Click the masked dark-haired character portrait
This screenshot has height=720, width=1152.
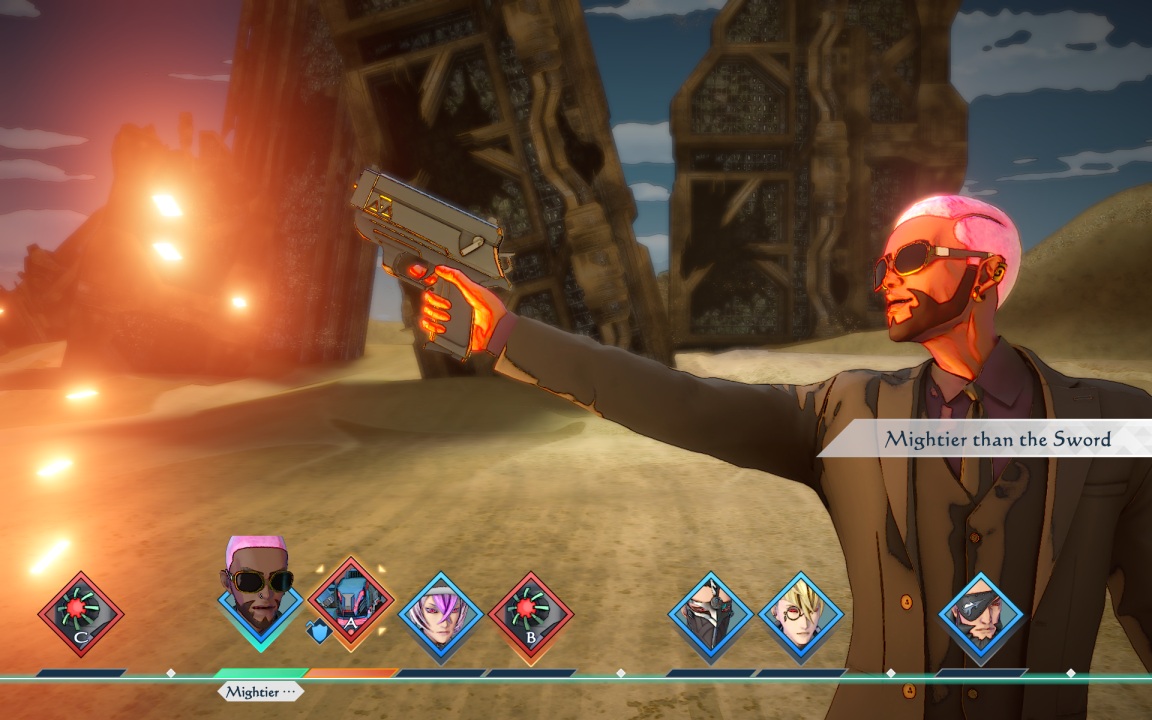pos(711,613)
